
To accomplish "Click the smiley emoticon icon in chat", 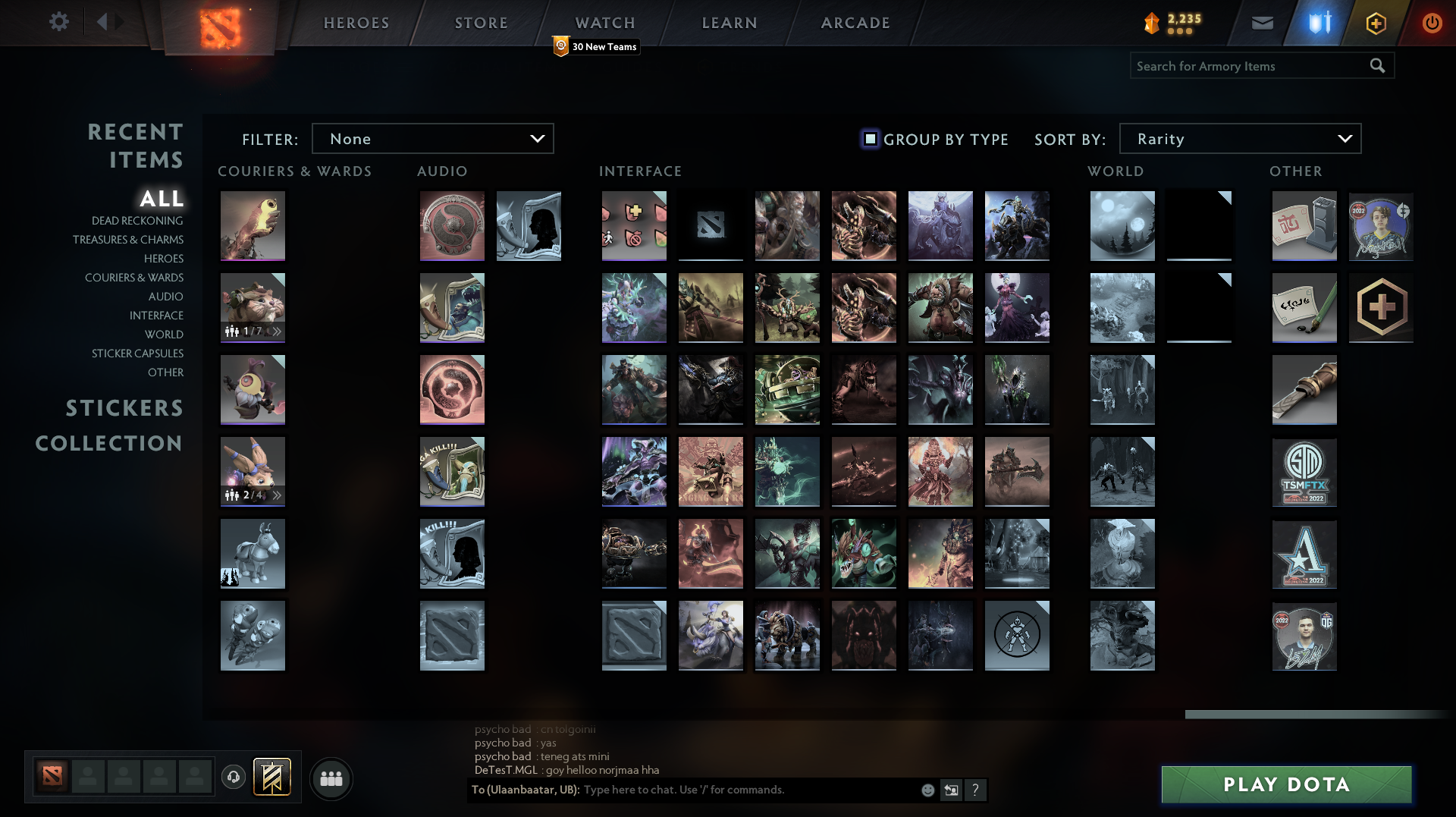I will 927,790.
